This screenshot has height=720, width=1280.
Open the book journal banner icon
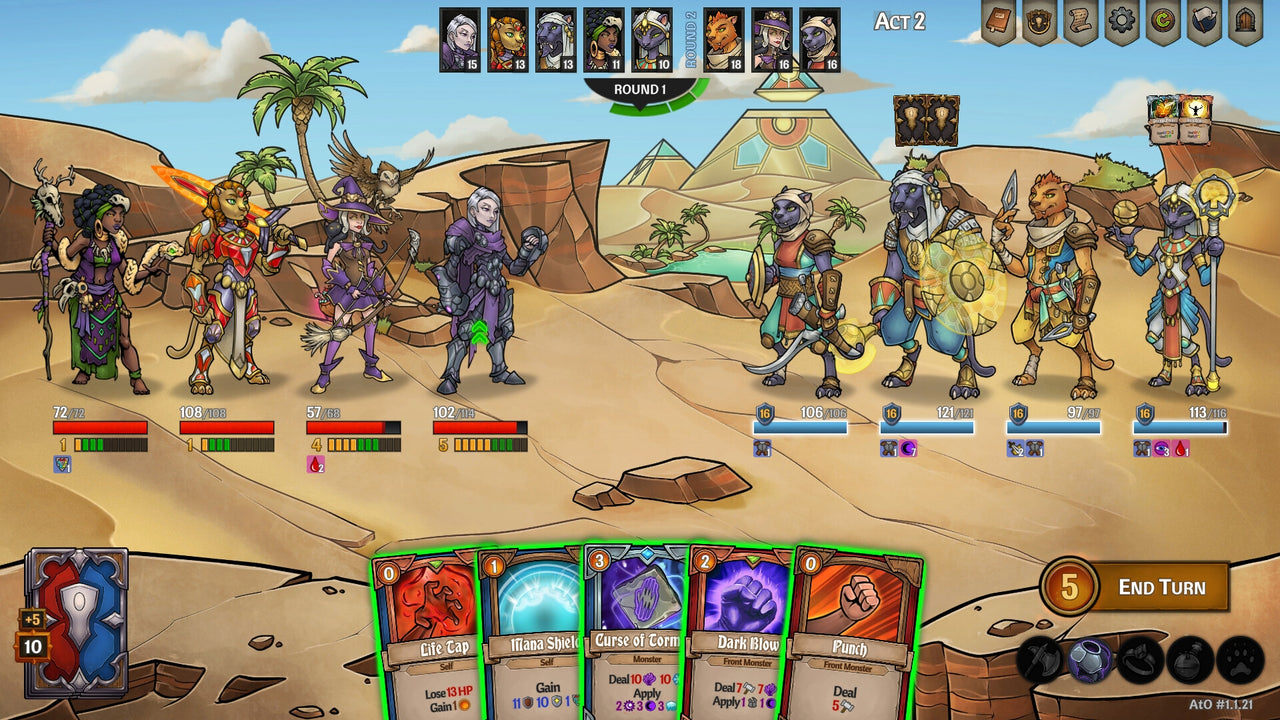998,20
